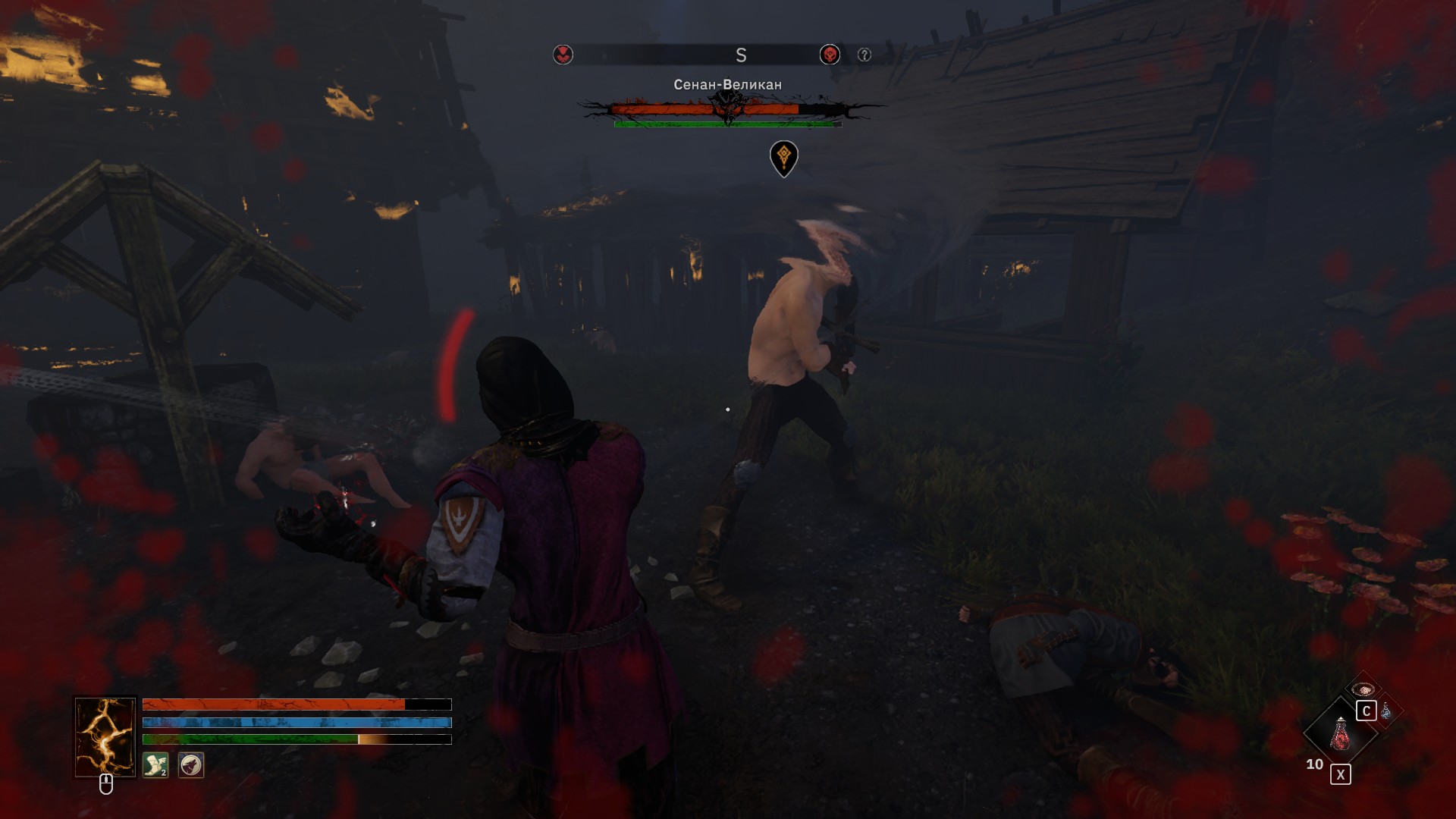
Task: Open the question mark compass marker
Action: (864, 55)
